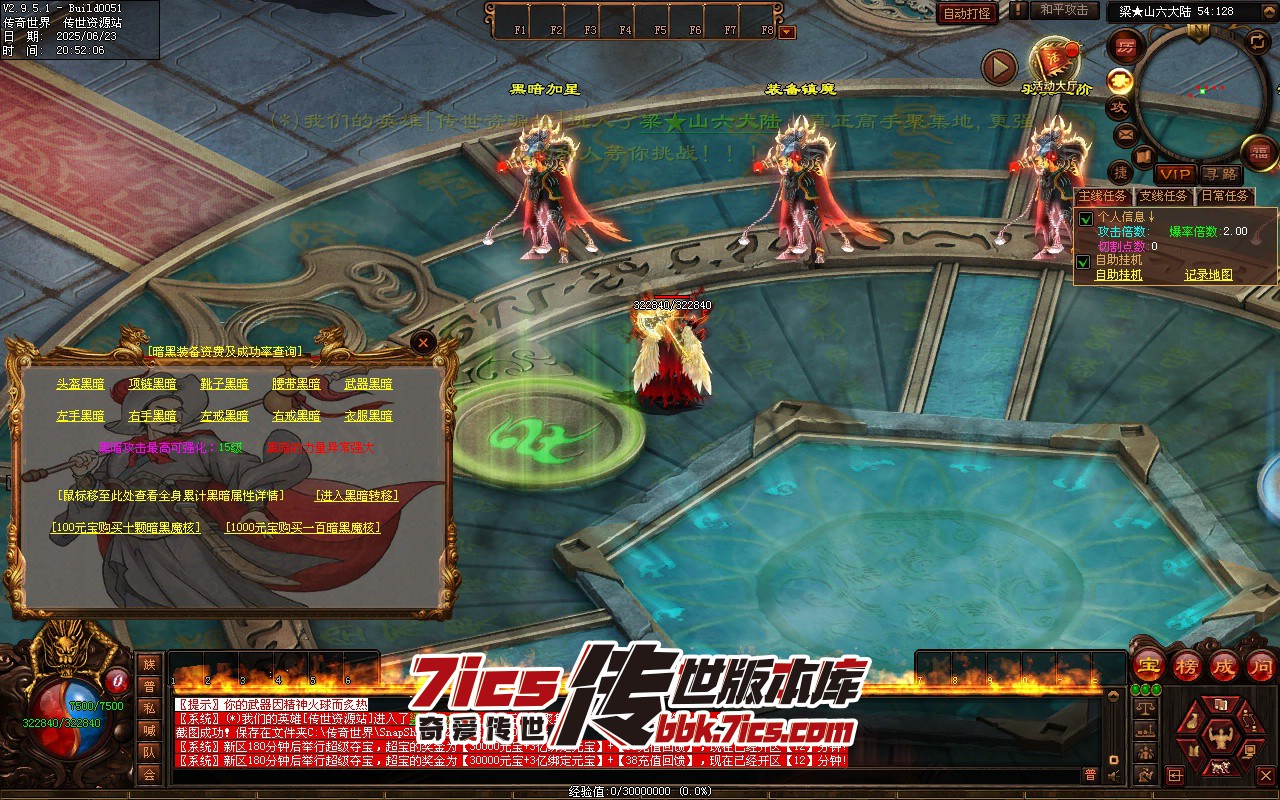Viewport: 1280px width, 800px height.
Task: Toggle the 个人信息 checkbox
Action: coord(1085,219)
